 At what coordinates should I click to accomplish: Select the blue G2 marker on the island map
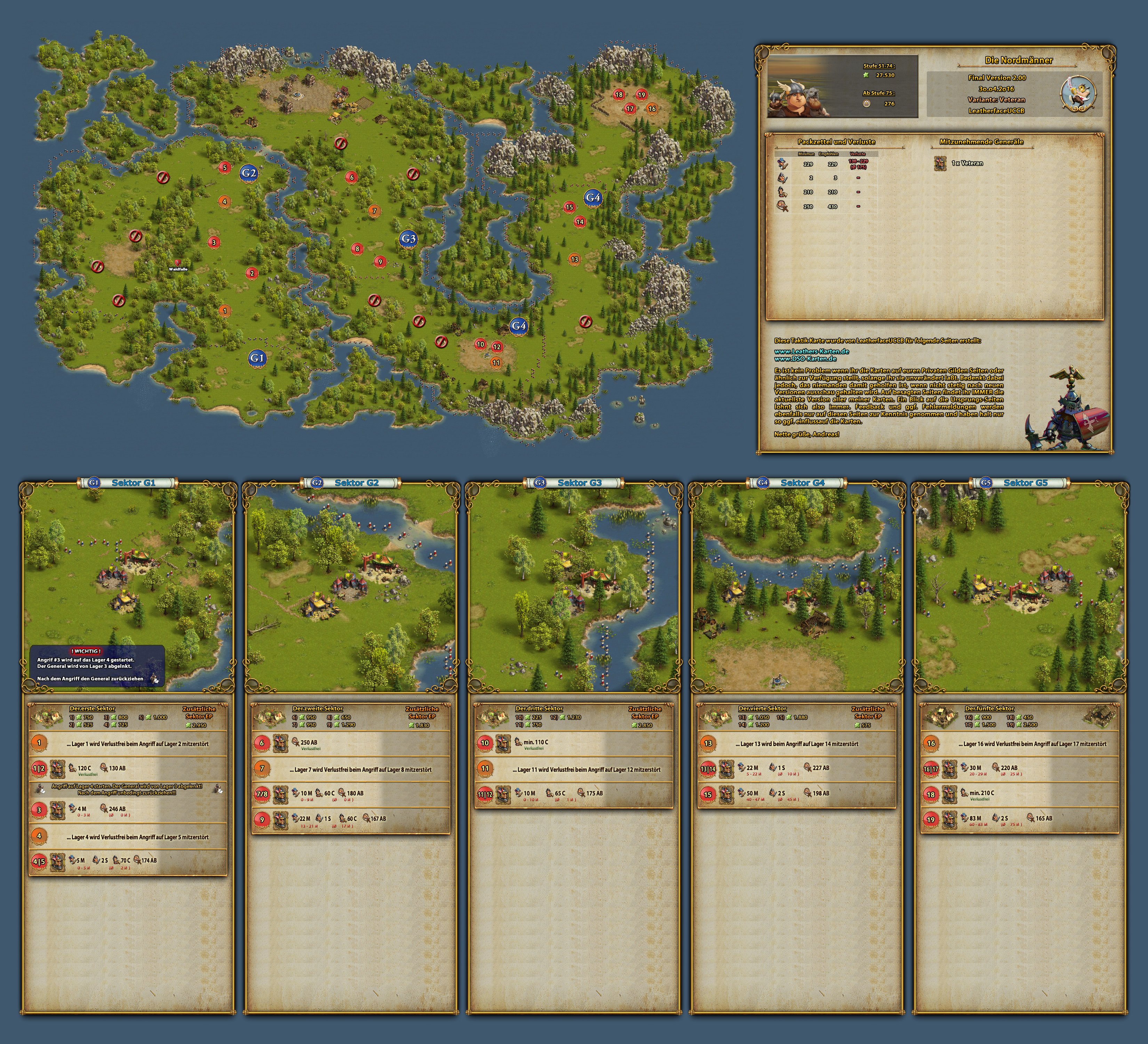pyautogui.click(x=248, y=173)
